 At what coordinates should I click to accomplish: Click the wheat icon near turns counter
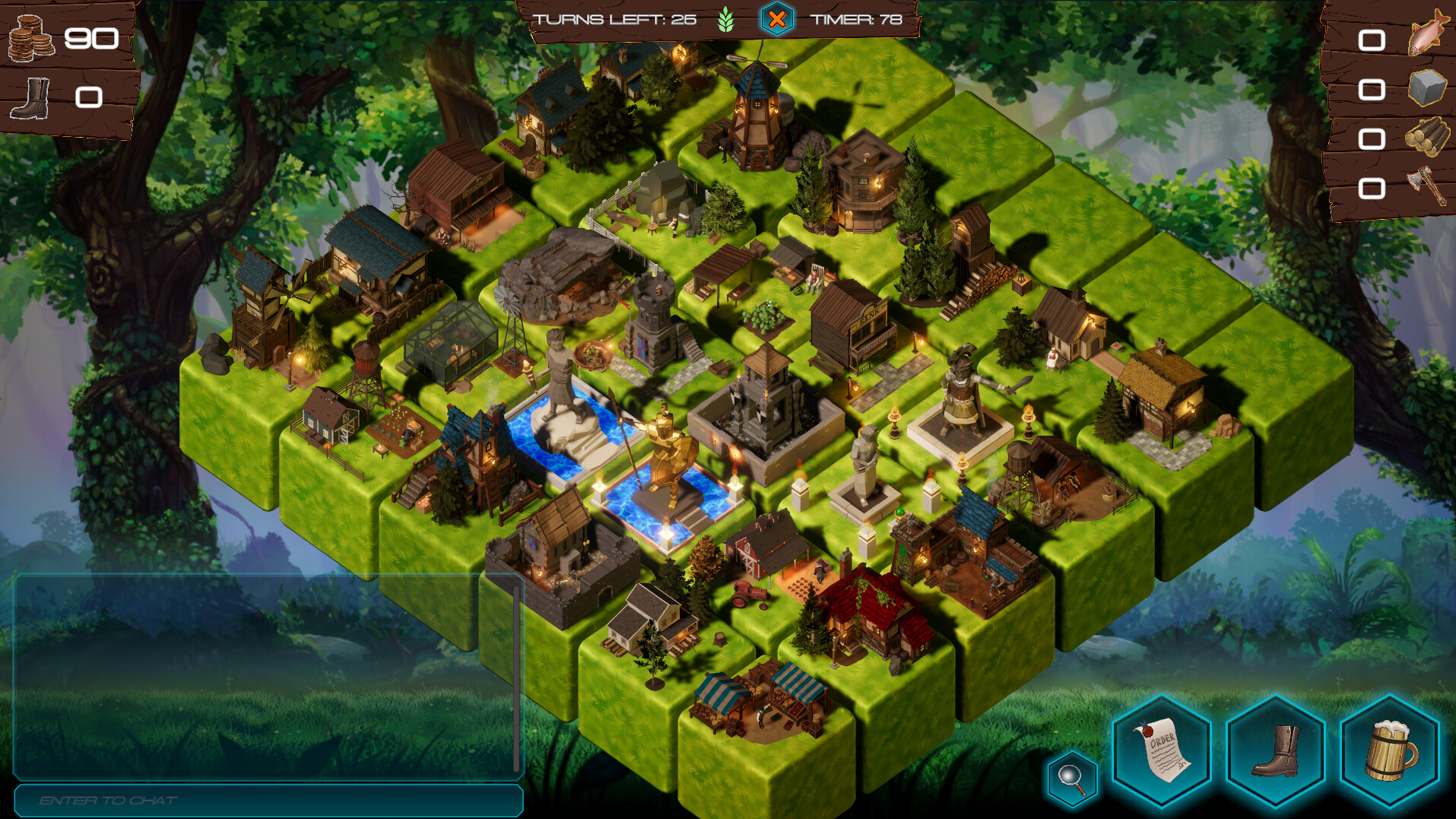[726, 21]
